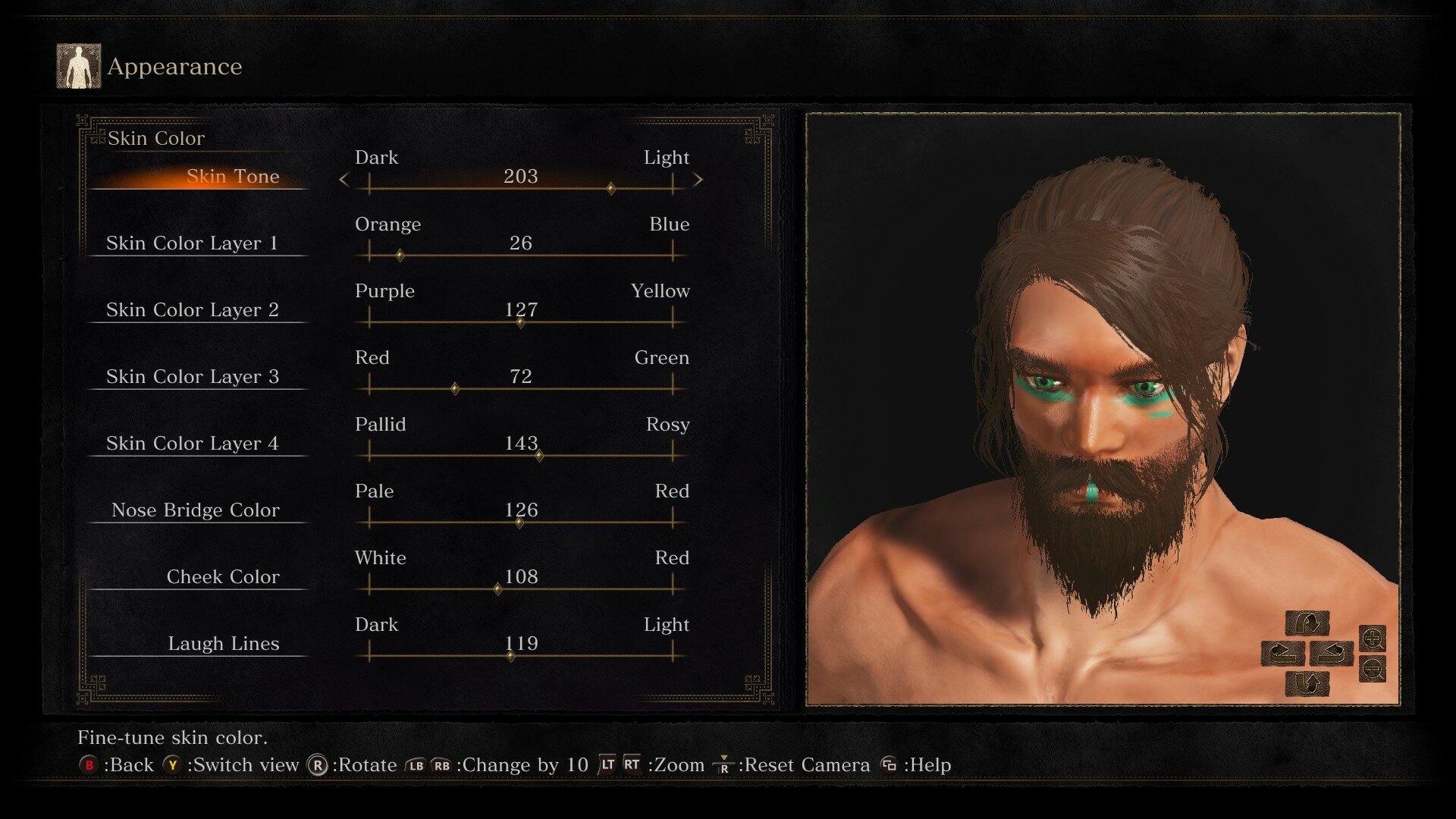
Task: Zoom in with the magnifier plus icon
Action: [x=1373, y=639]
